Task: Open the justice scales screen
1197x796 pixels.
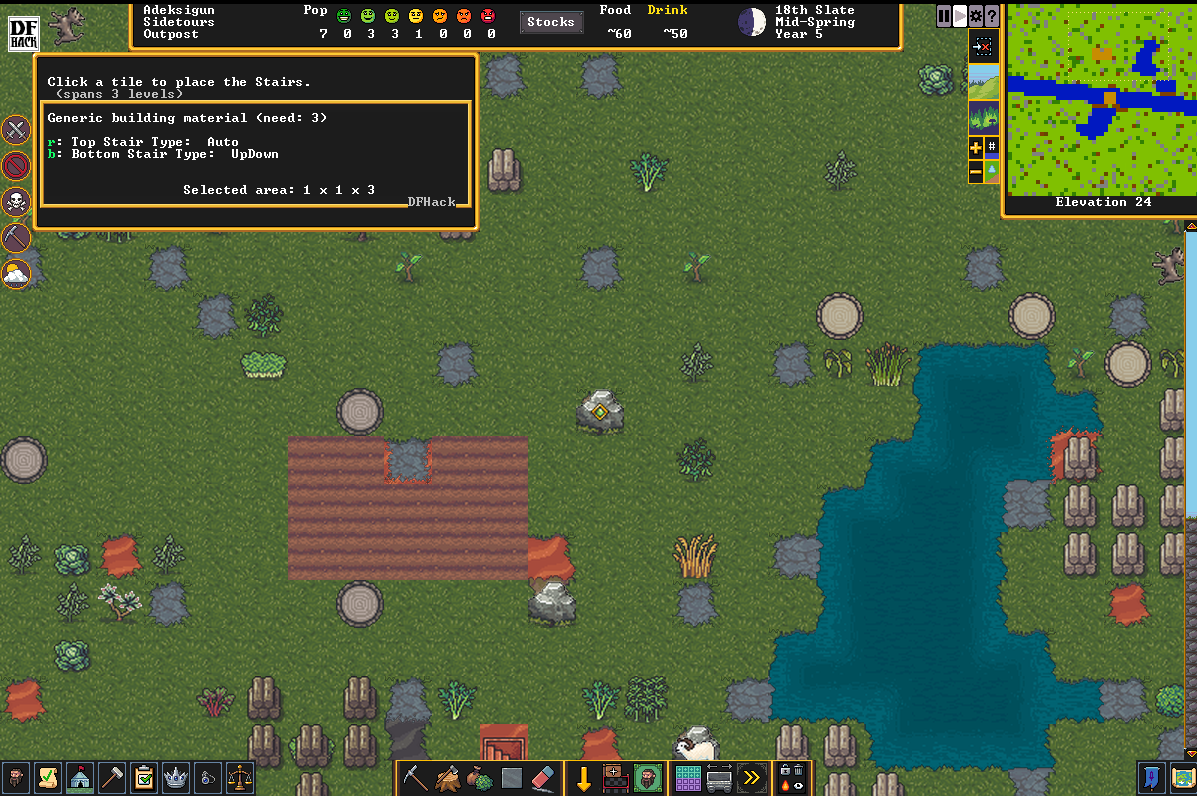Action: pos(240,778)
